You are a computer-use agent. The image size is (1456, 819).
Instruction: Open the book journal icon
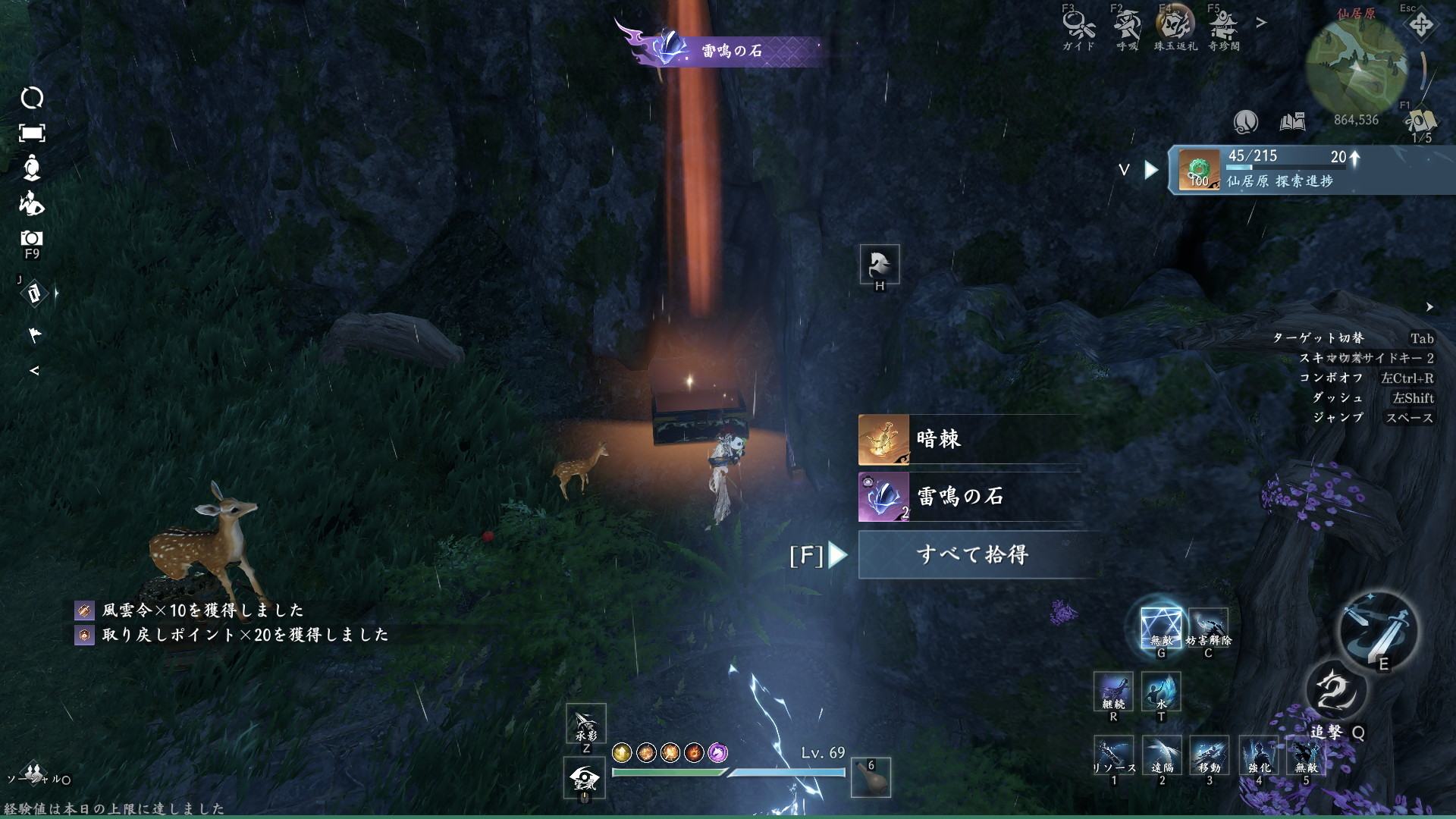tap(1292, 122)
